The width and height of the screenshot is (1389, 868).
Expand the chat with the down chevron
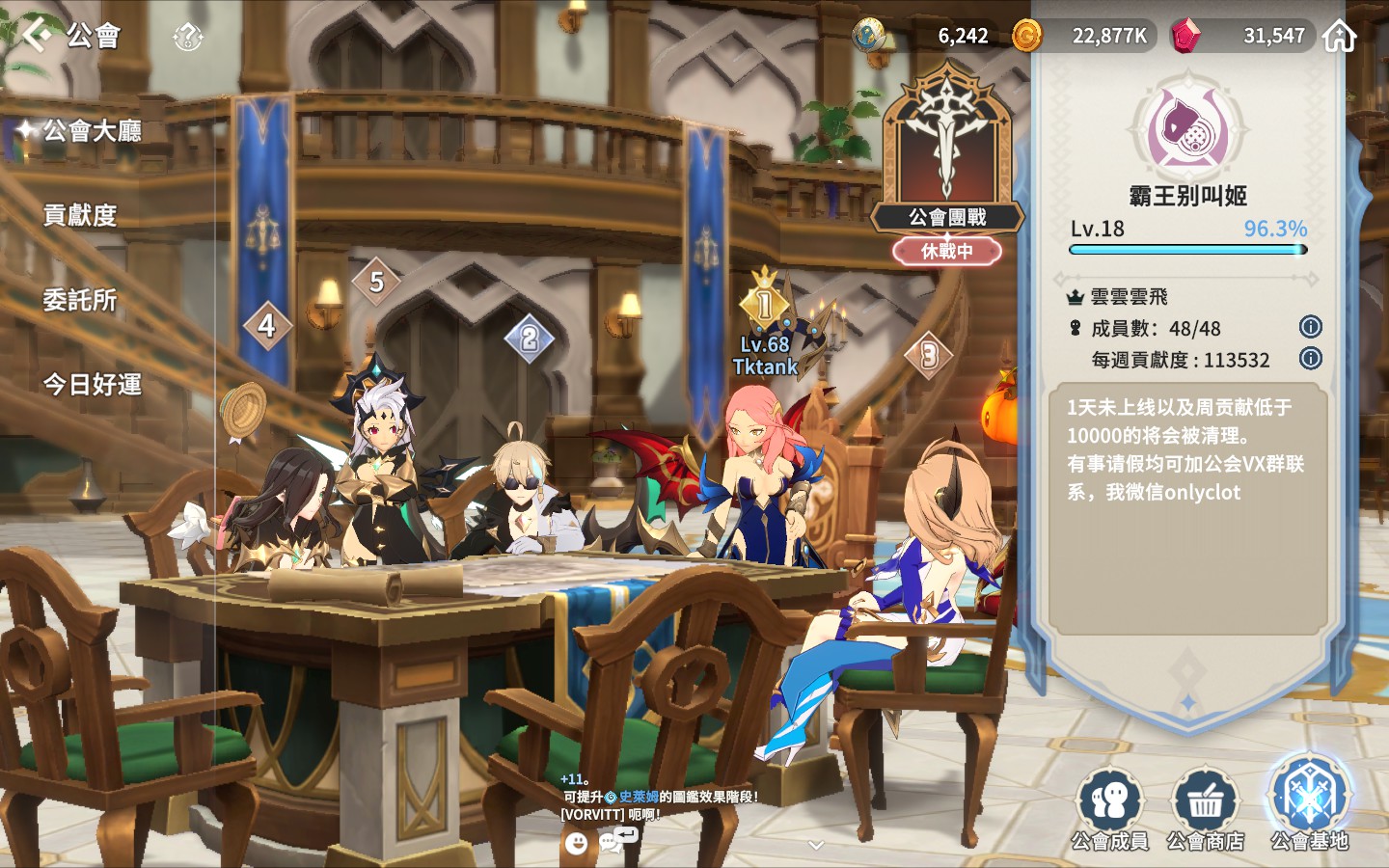click(x=816, y=845)
